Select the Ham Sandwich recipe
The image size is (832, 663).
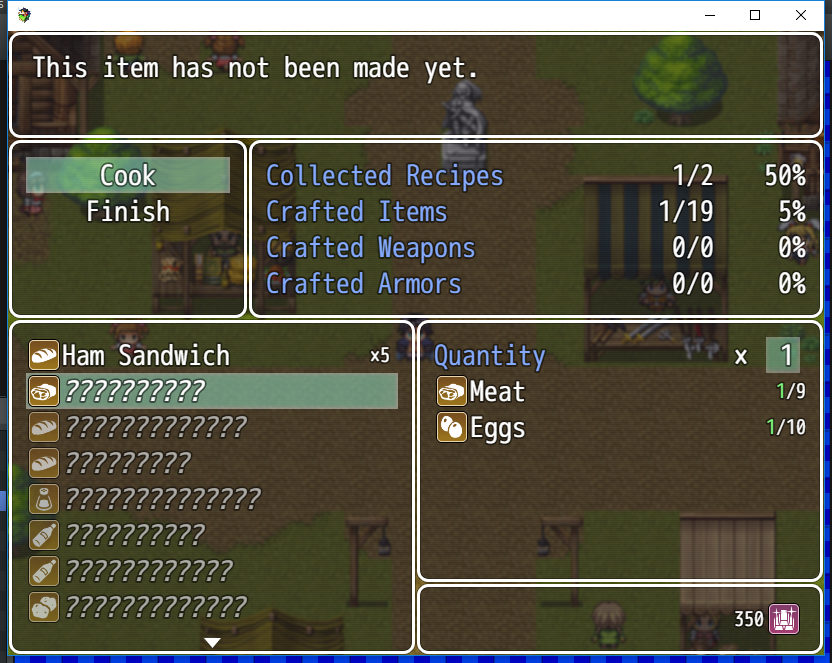click(145, 356)
